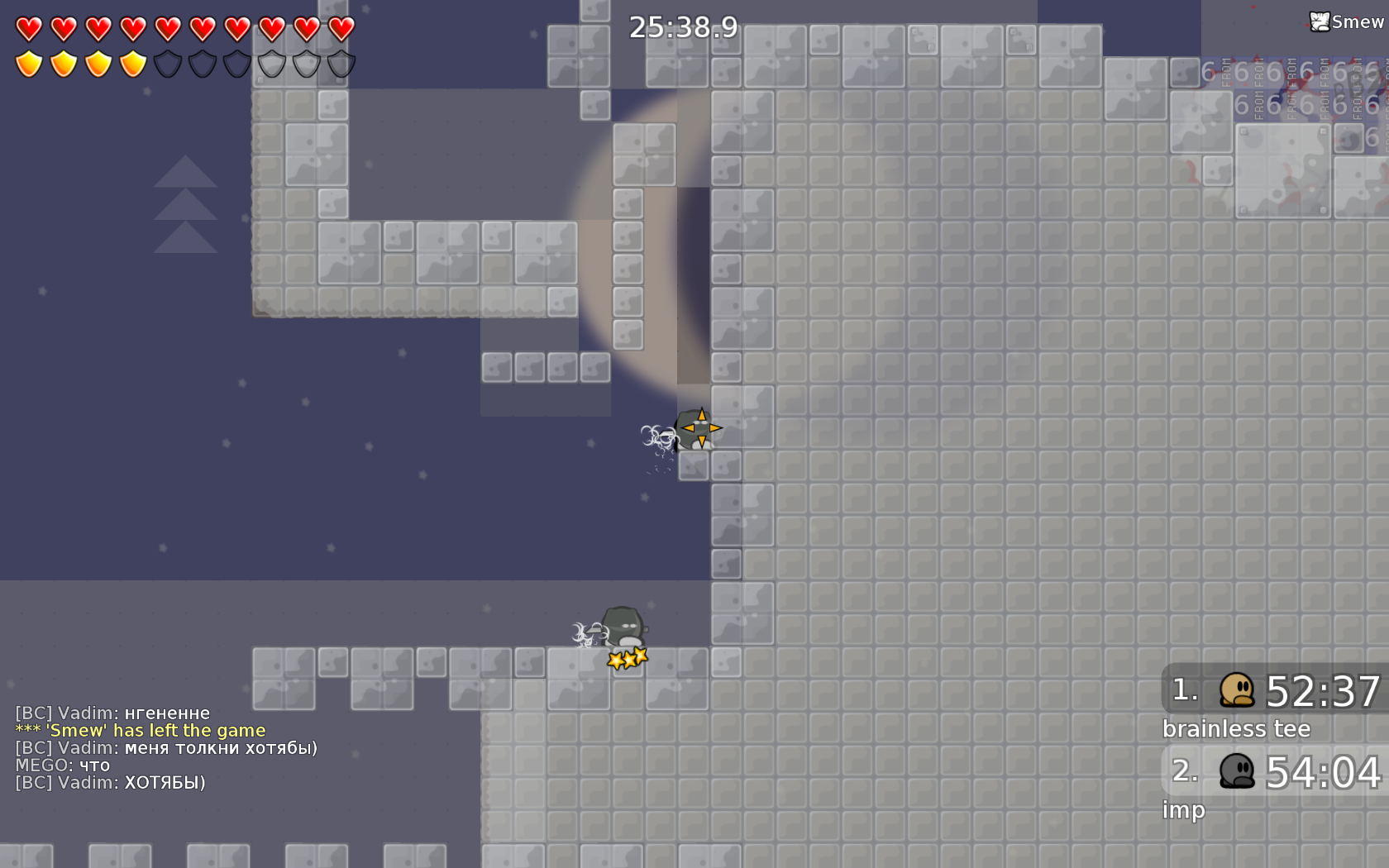The height and width of the screenshot is (868, 1389).
Task: Click Smew's white cat skin avatar
Action: point(1320,21)
